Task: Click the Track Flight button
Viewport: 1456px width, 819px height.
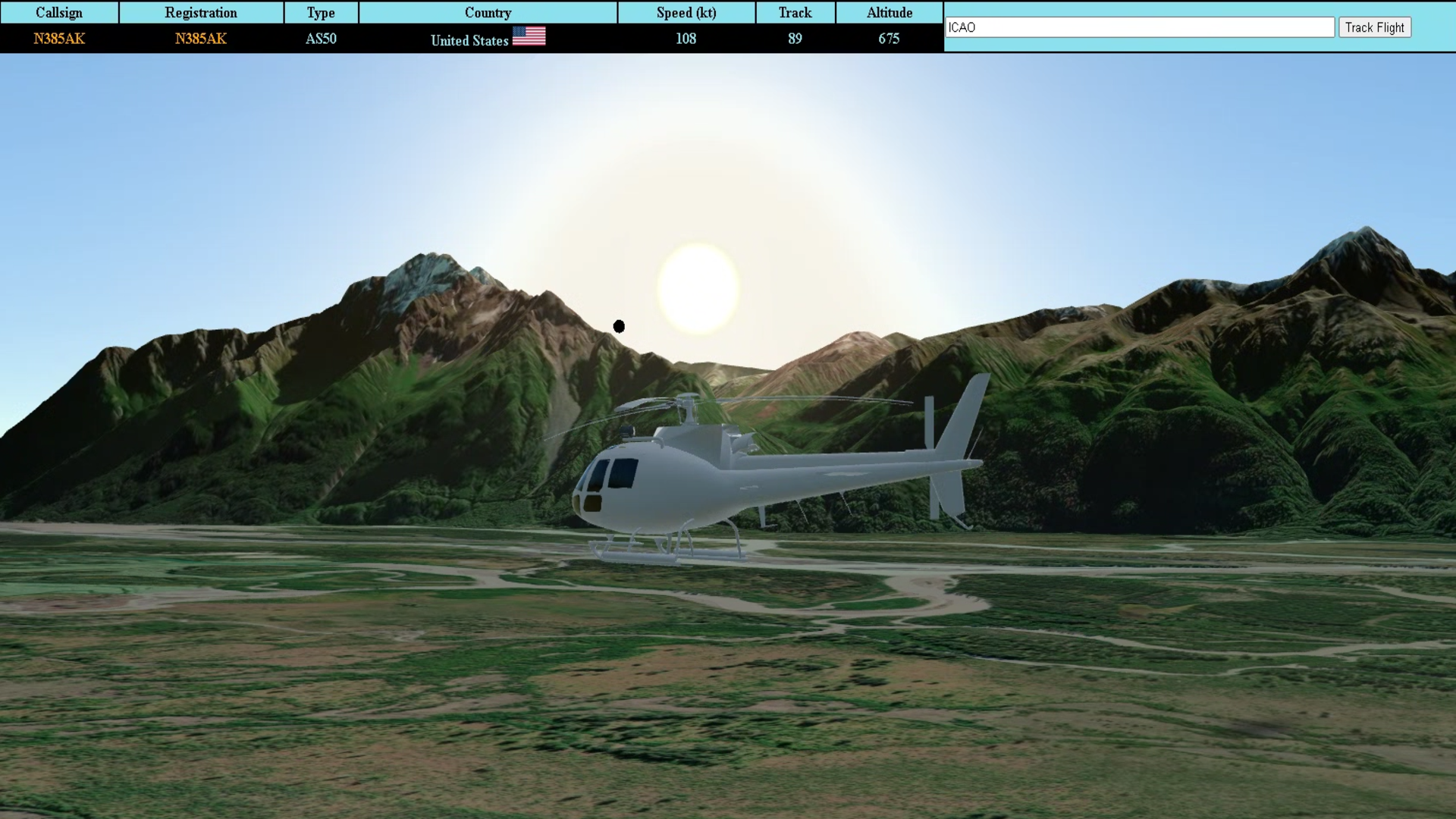Action: pos(1374,27)
